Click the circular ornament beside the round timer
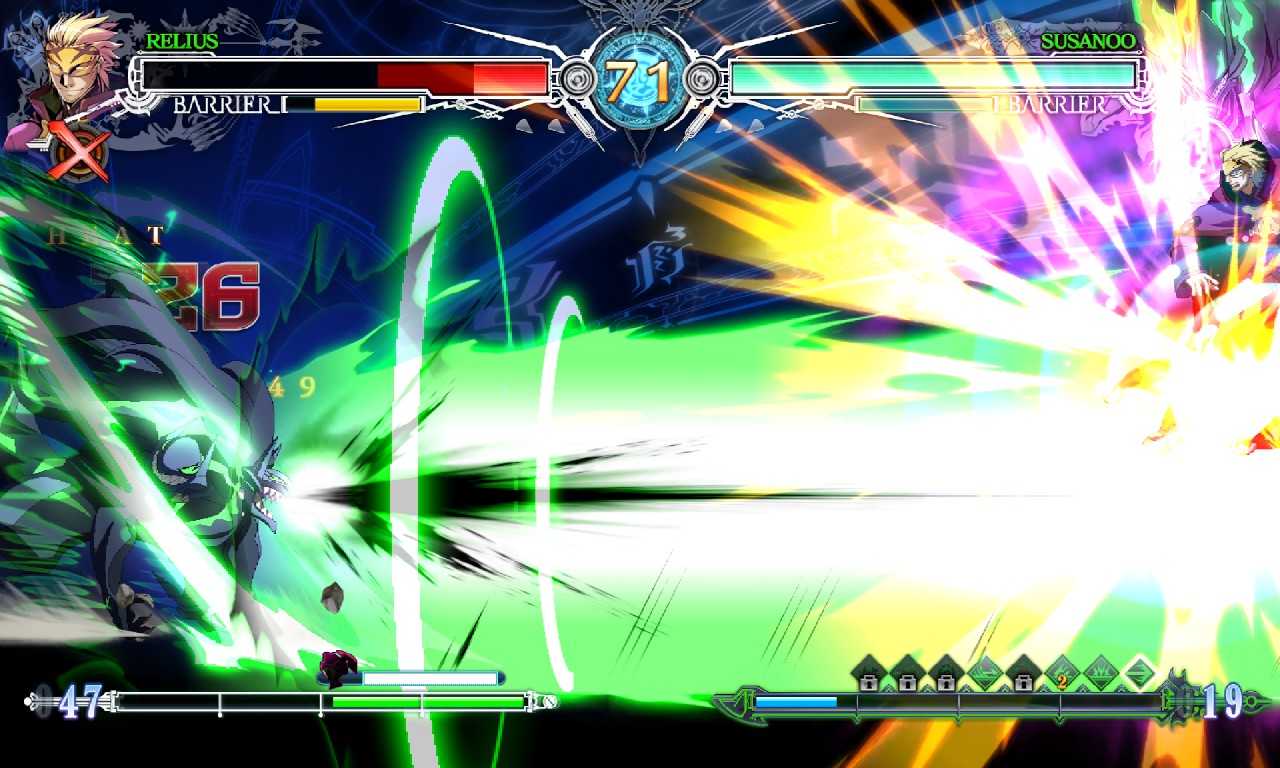 pos(704,76)
